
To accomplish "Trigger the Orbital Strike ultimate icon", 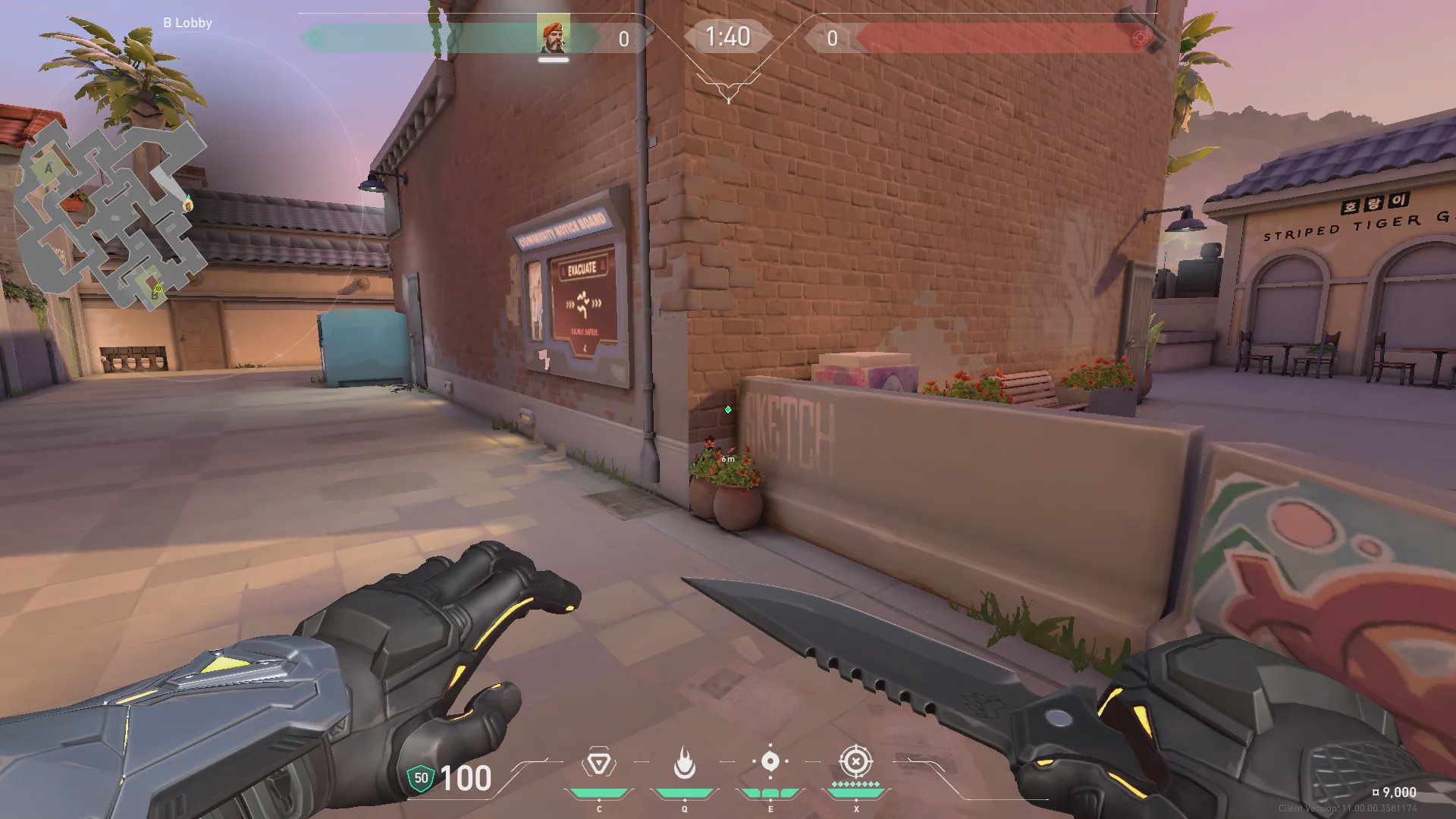I will click(855, 761).
